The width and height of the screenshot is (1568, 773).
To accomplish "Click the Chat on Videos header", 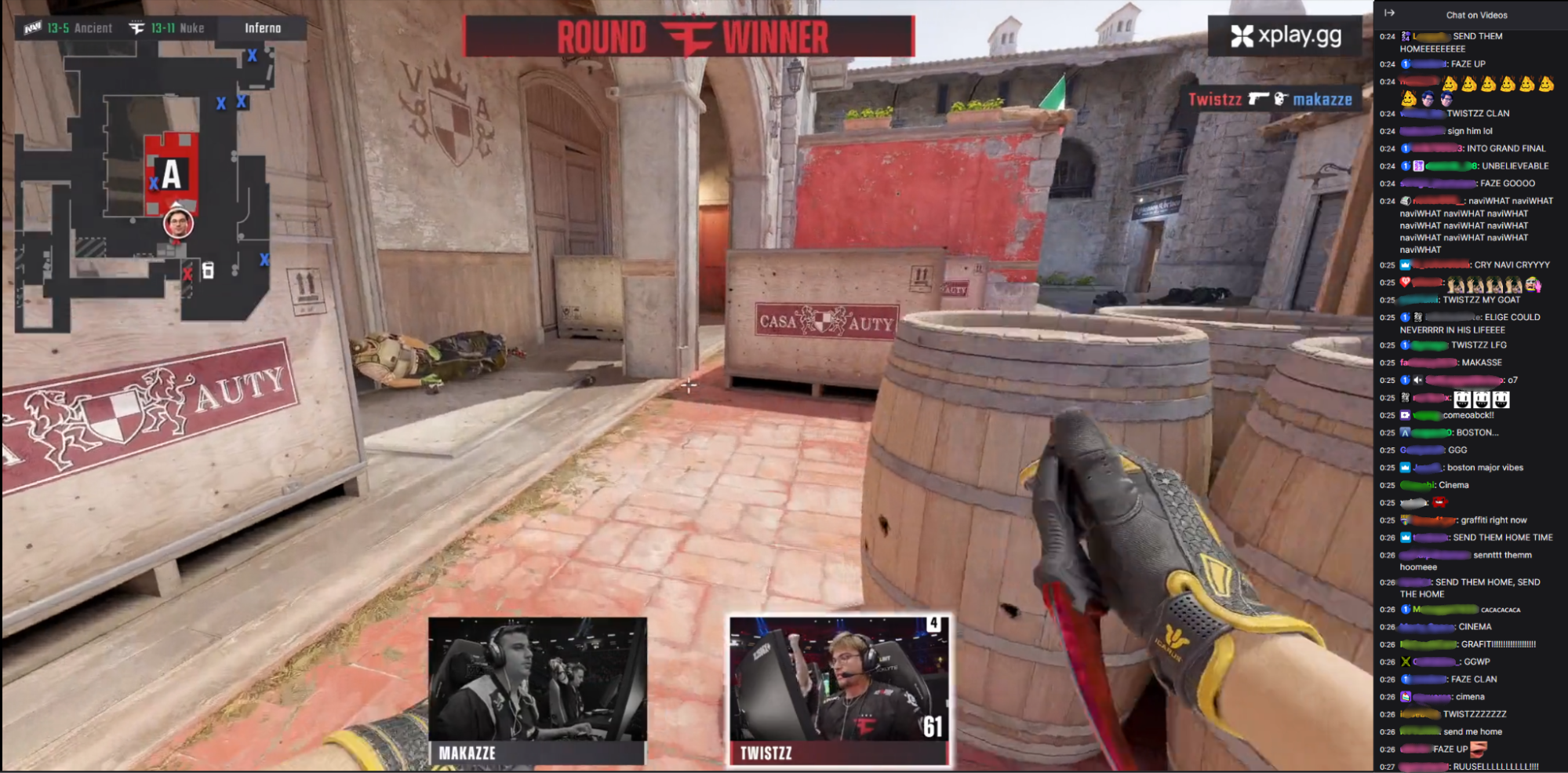I will click(x=1476, y=15).
